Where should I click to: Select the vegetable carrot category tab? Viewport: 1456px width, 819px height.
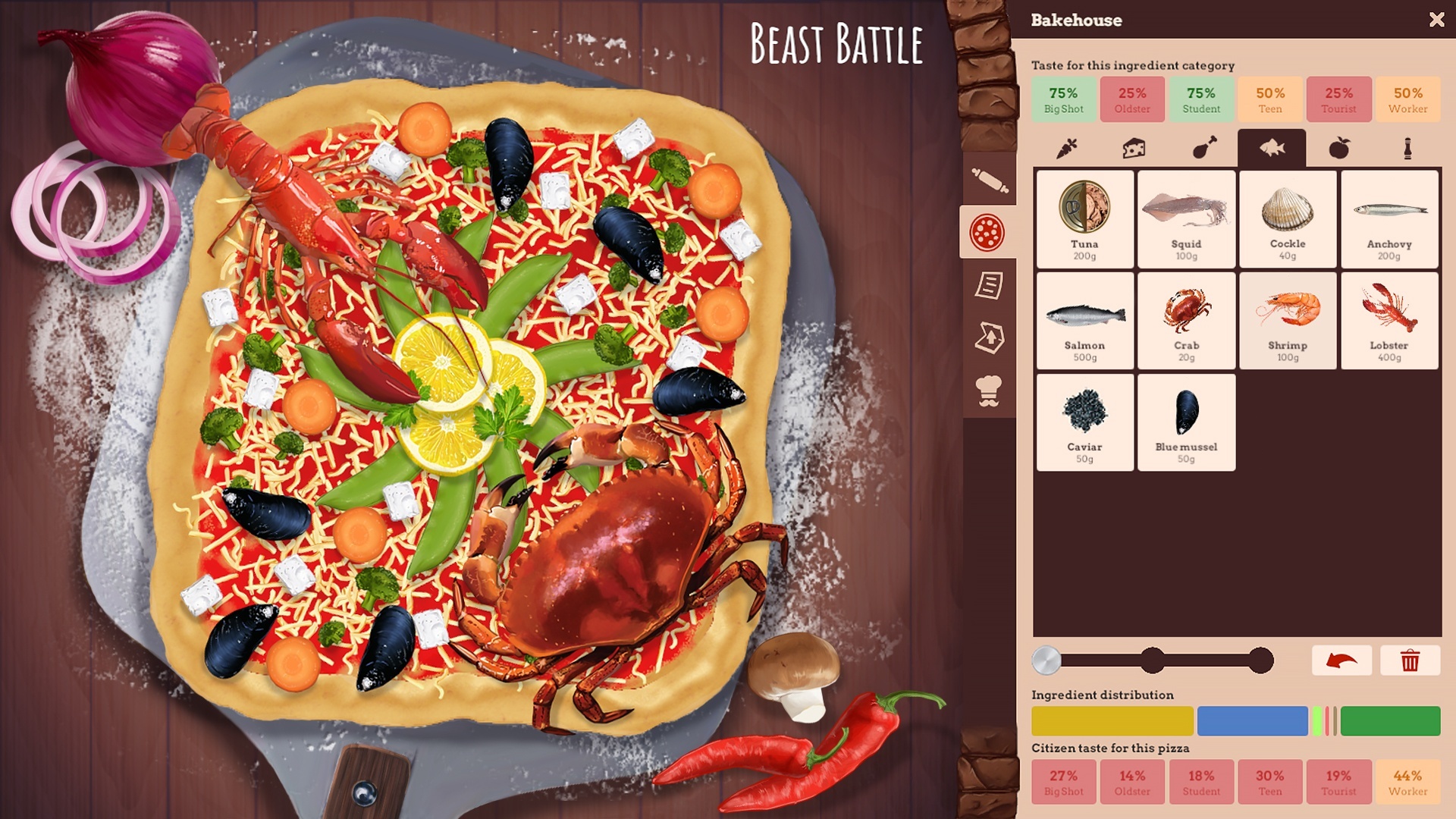click(x=1068, y=149)
